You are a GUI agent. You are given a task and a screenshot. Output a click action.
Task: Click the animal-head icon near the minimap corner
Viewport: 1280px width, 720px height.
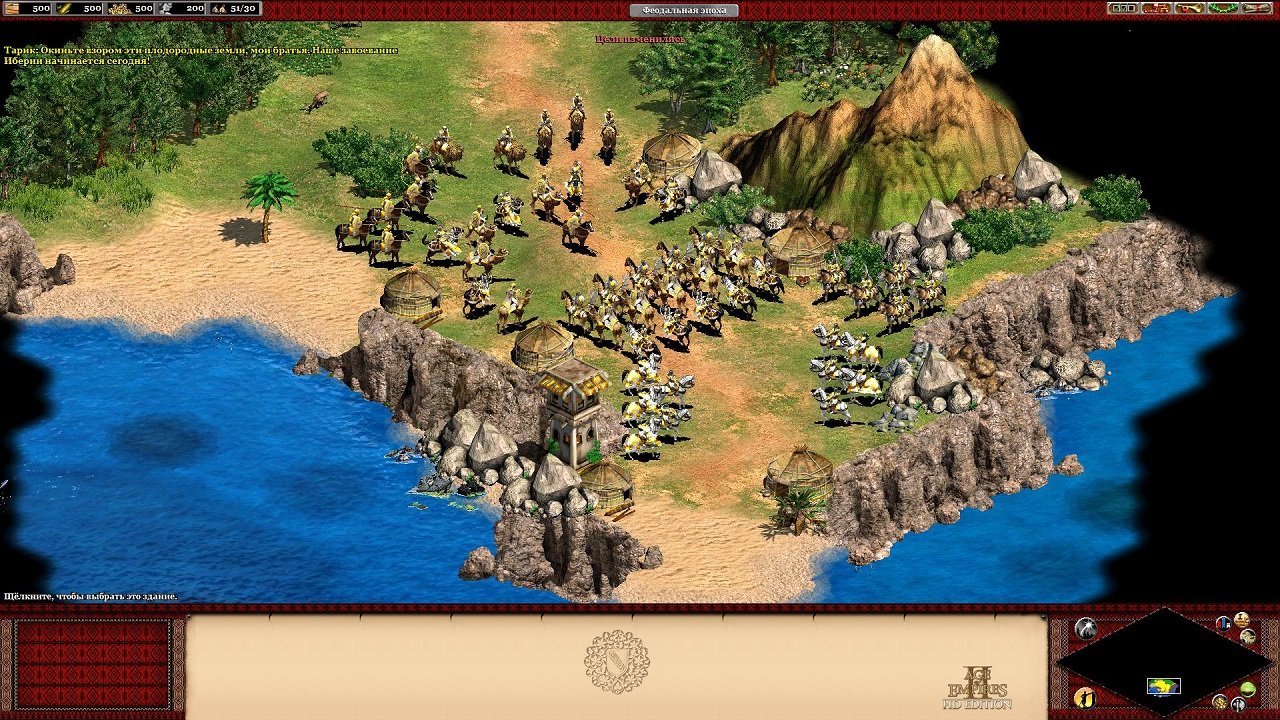1249,637
